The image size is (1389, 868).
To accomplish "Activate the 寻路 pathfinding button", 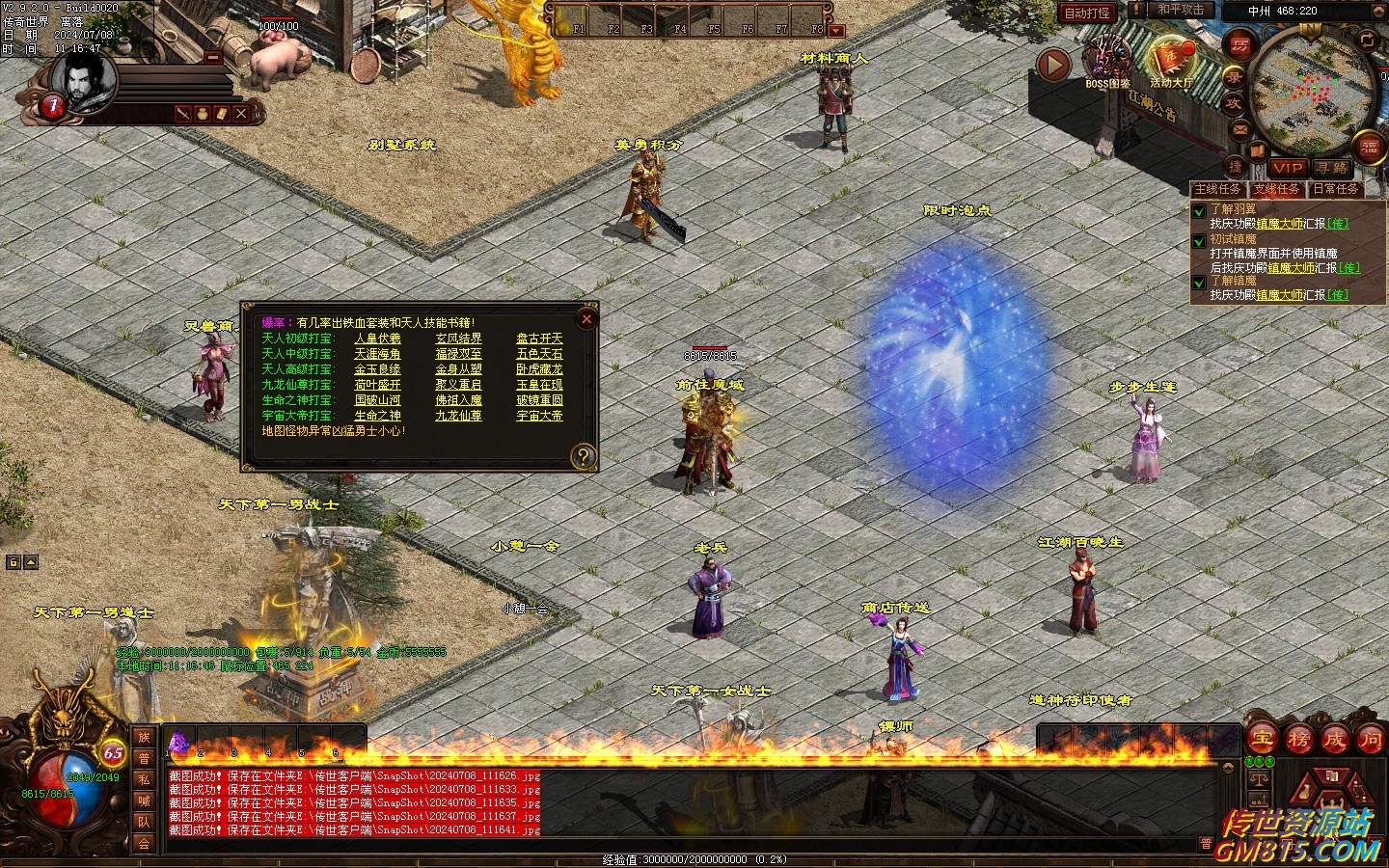I will [1332, 168].
